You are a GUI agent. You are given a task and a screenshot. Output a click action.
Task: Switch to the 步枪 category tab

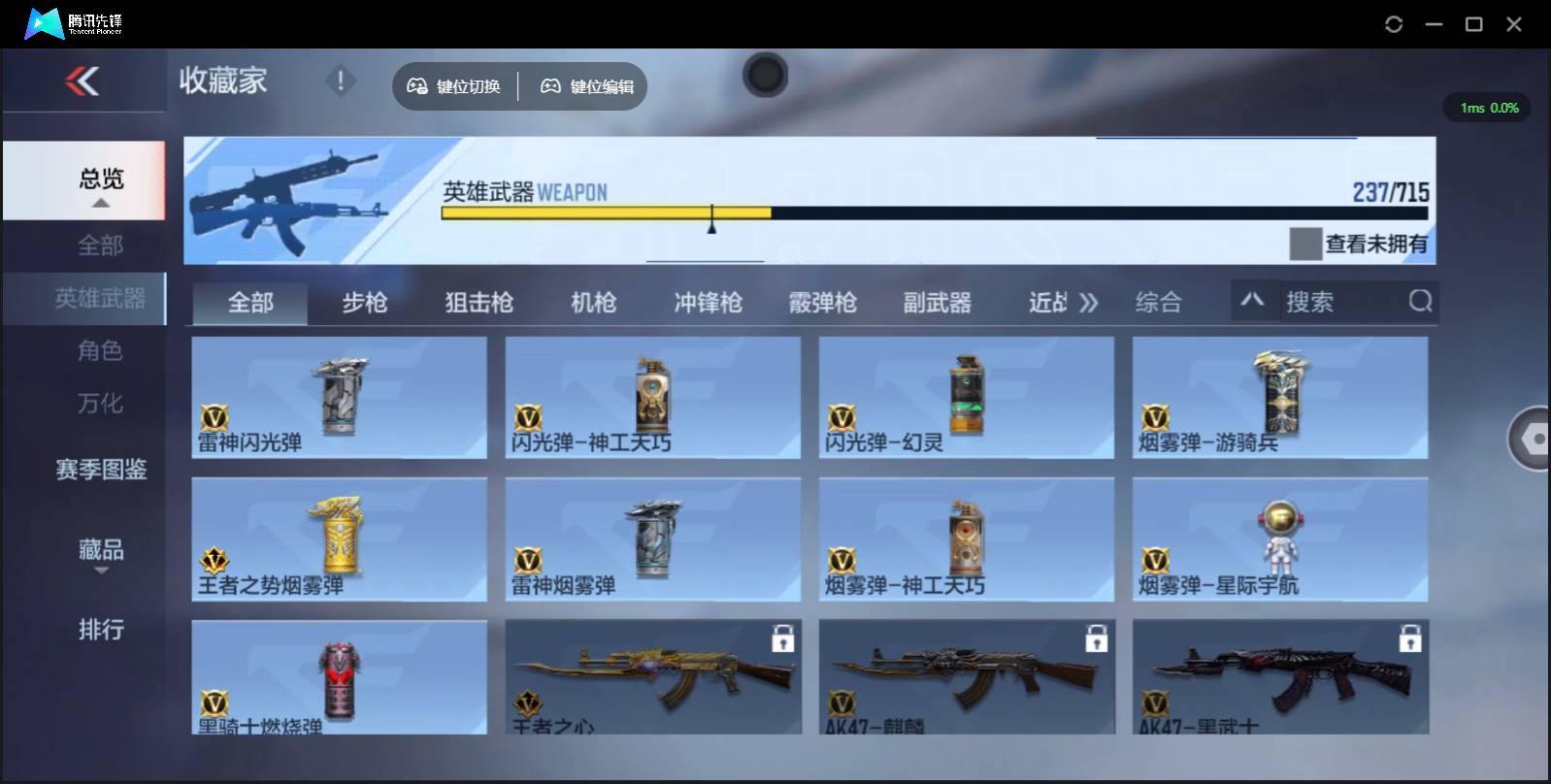[363, 302]
